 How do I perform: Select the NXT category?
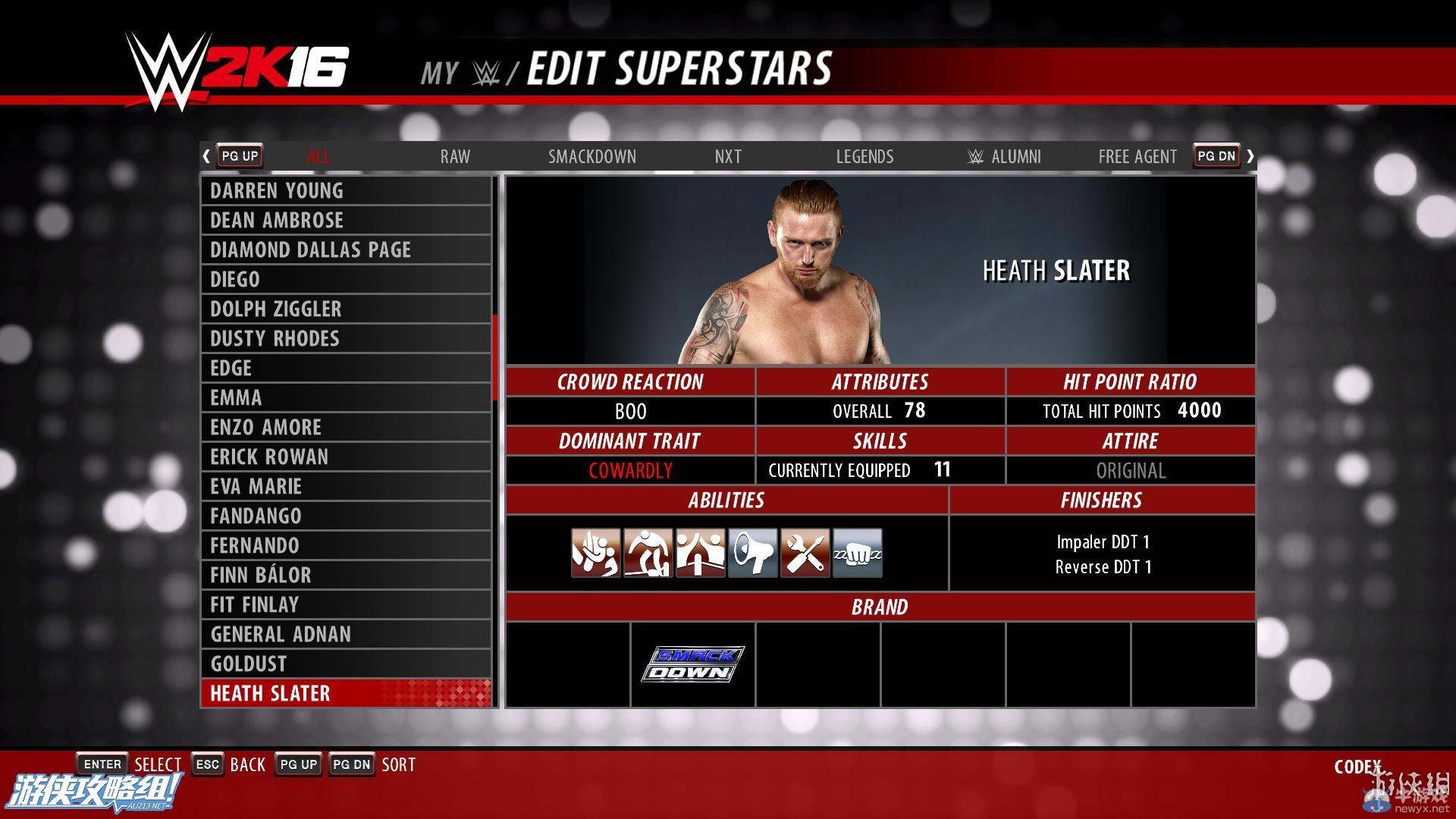pyautogui.click(x=727, y=156)
